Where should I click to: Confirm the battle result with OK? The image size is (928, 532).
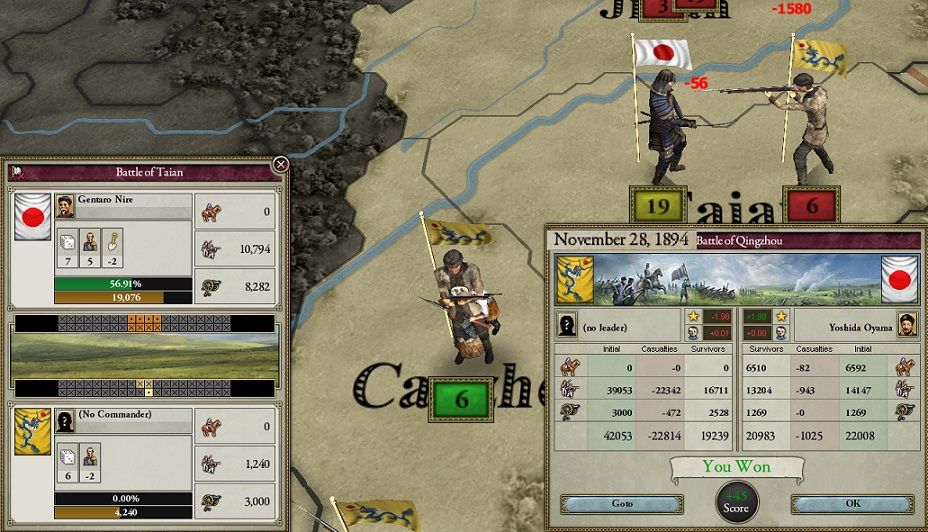pos(853,504)
